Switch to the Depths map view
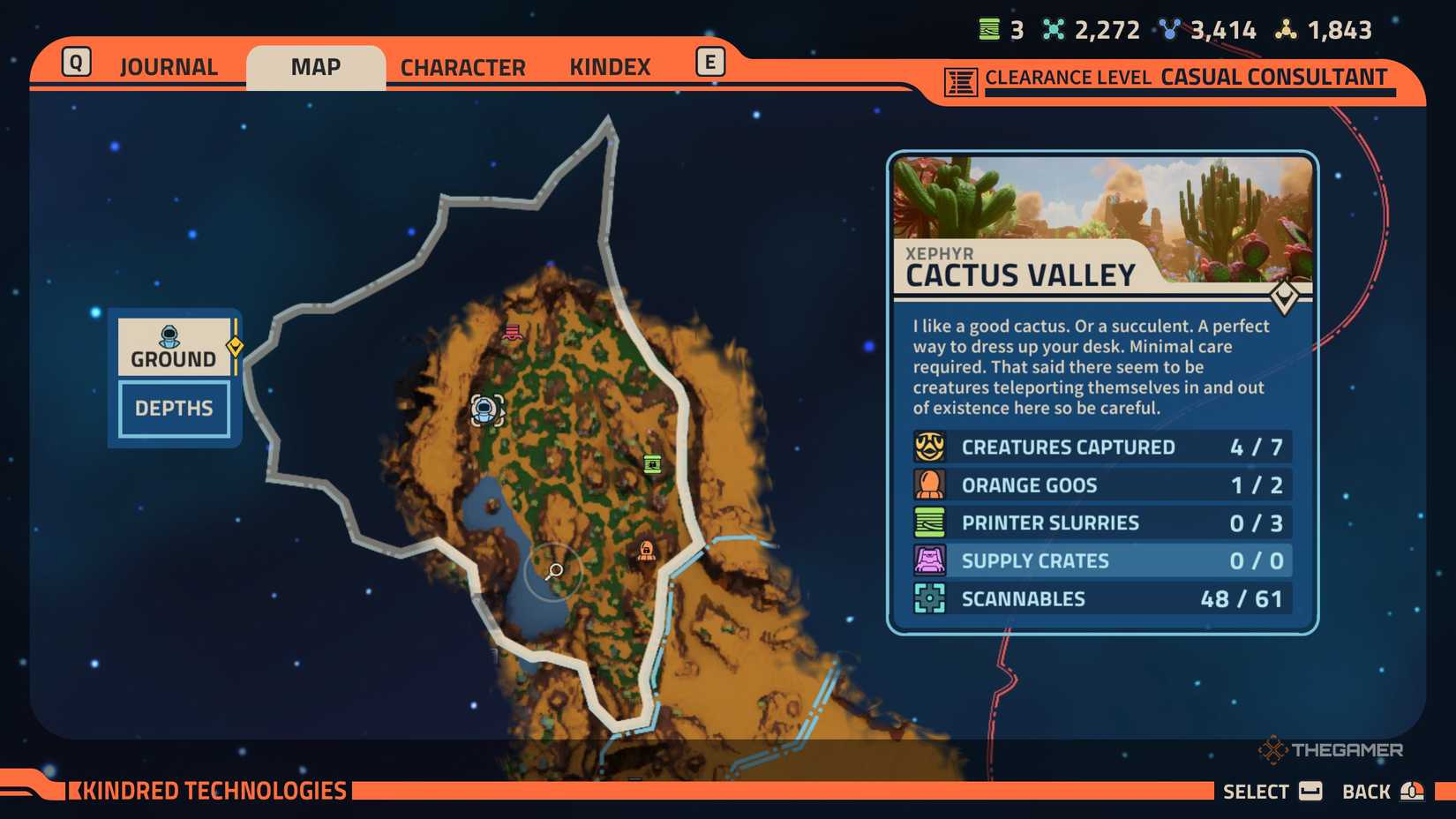 173,408
